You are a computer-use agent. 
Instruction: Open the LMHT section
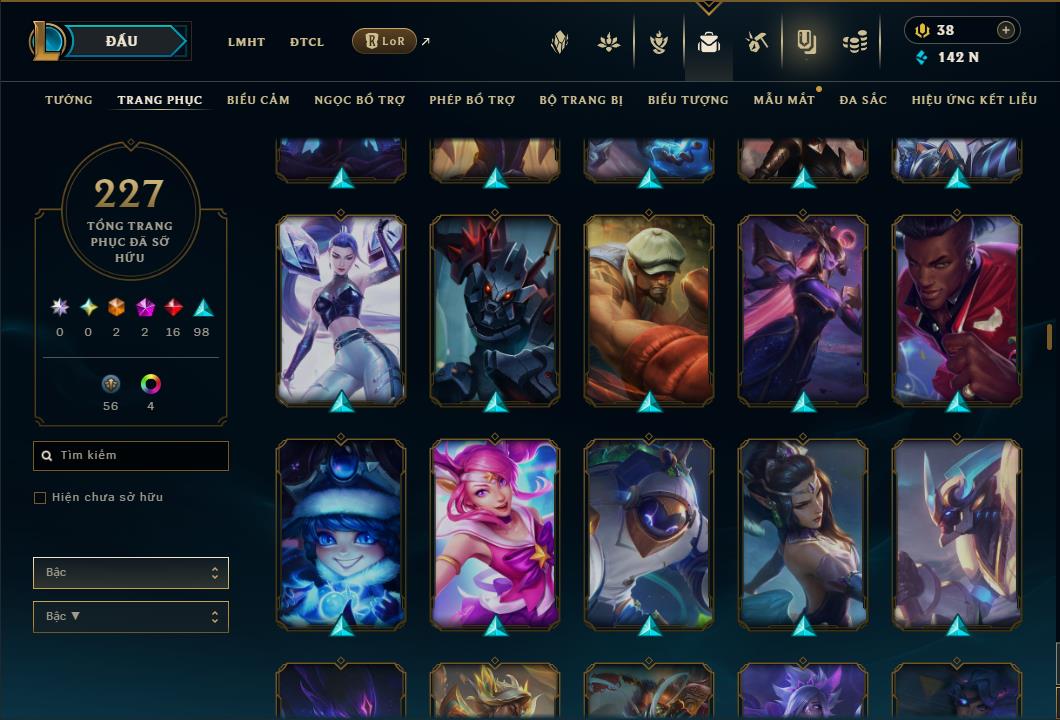pos(246,42)
